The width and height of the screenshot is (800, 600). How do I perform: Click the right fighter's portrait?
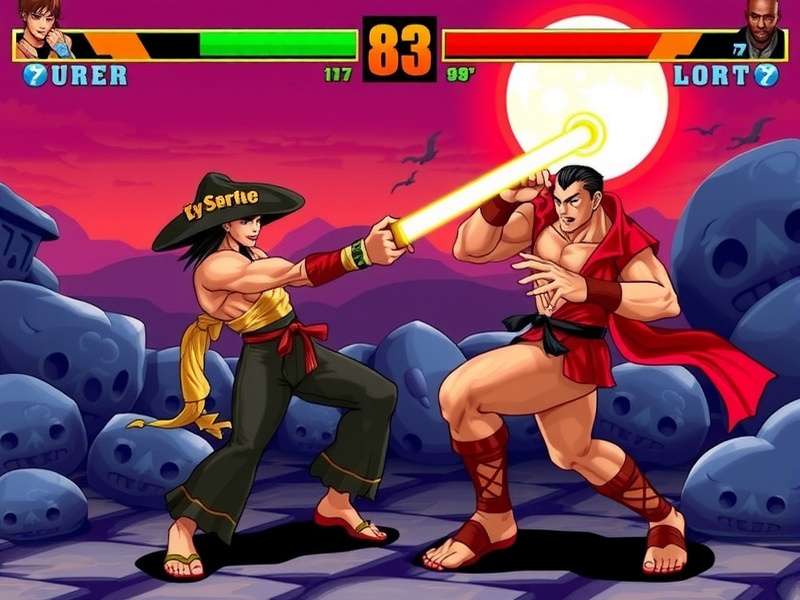pos(762,28)
